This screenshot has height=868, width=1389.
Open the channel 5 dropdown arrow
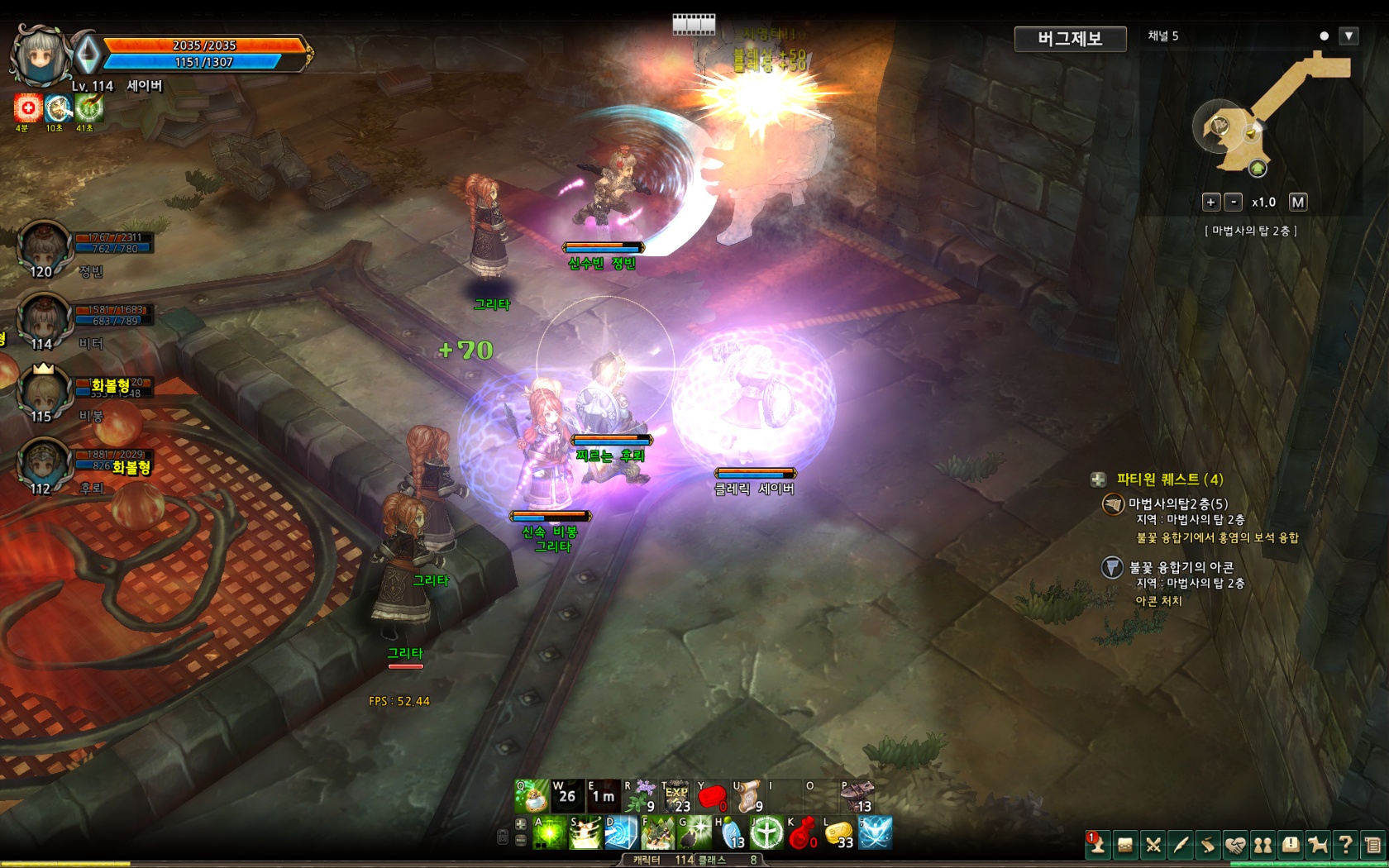tap(1348, 36)
